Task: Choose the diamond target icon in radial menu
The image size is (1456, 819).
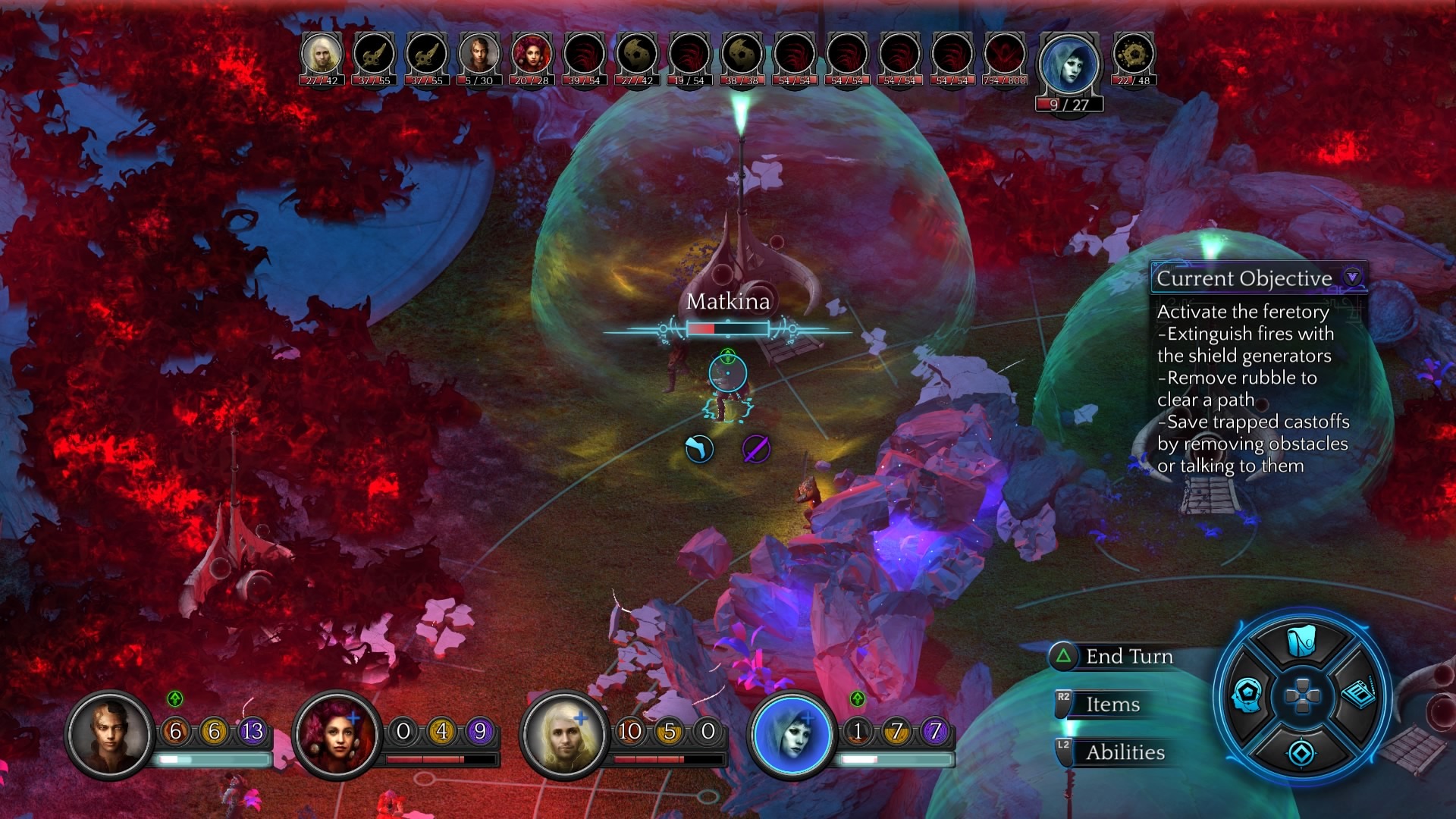Action: [x=1301, y=753]
